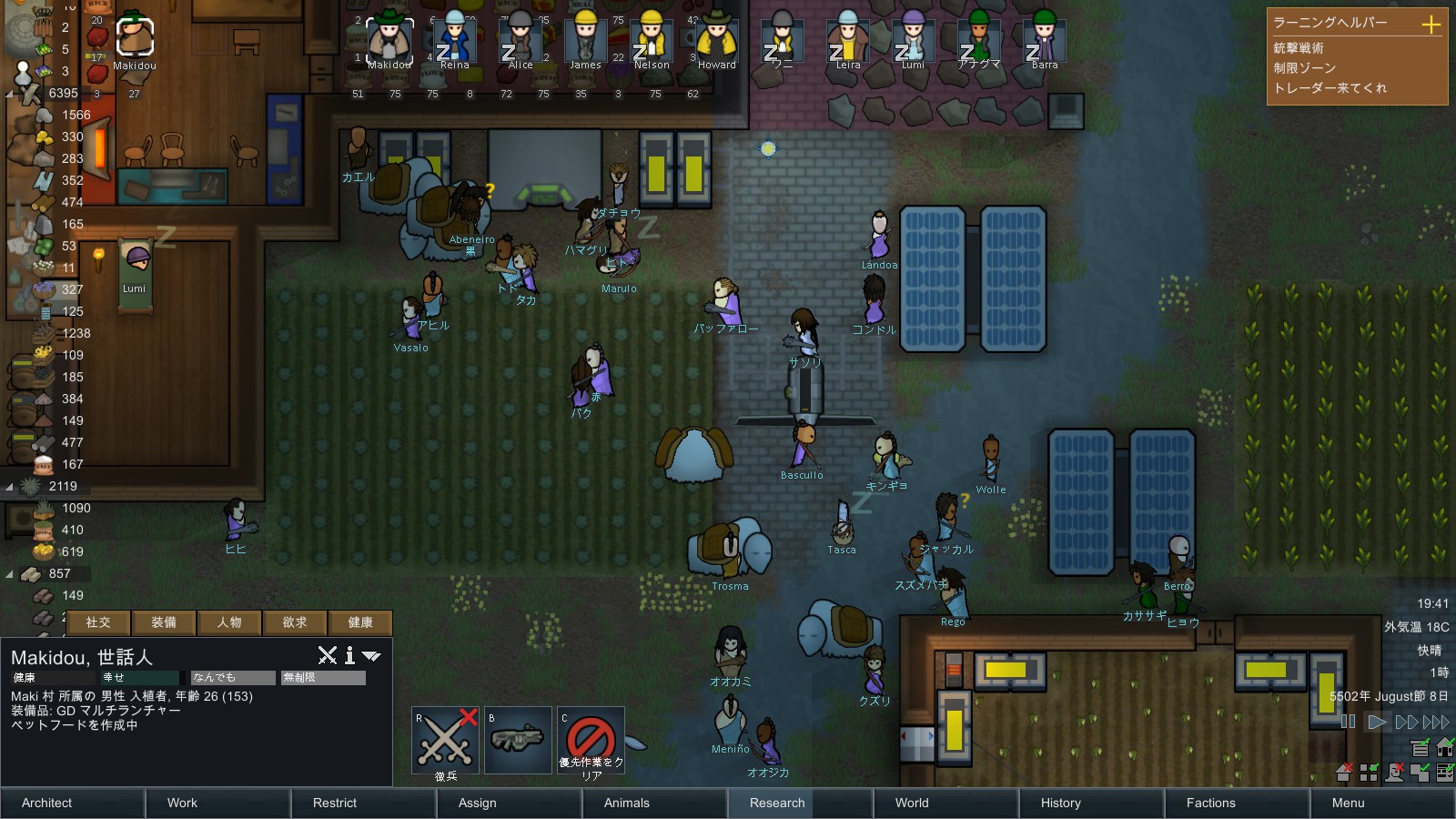Disable the home area overlay (house with X)
Viewport: 1456px width, 819px height.
[1343, 773]
